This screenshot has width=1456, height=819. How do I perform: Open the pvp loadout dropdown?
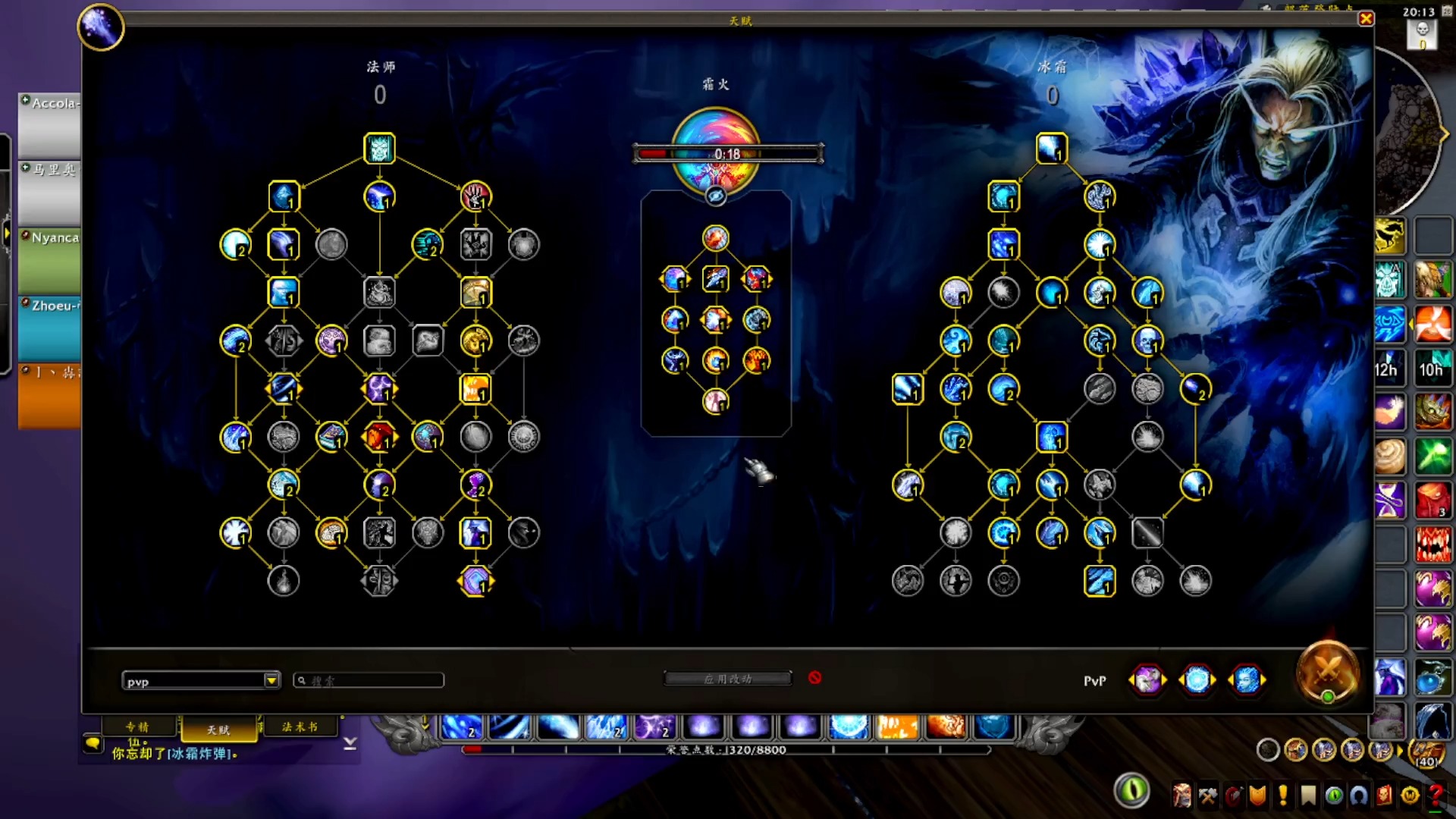coord(271,681)
